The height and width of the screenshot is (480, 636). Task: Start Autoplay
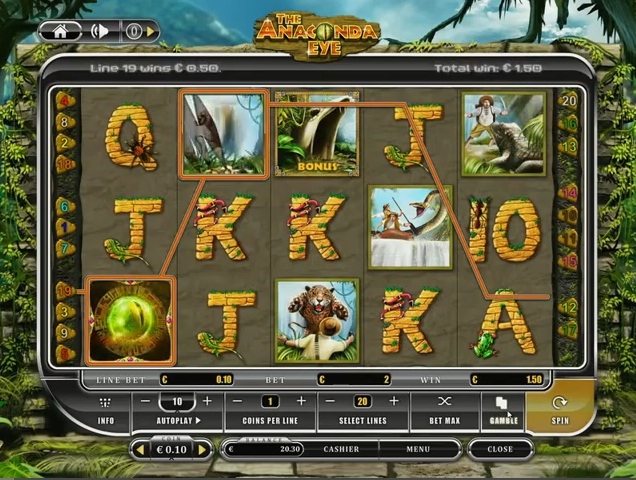[x=177, y=421]
